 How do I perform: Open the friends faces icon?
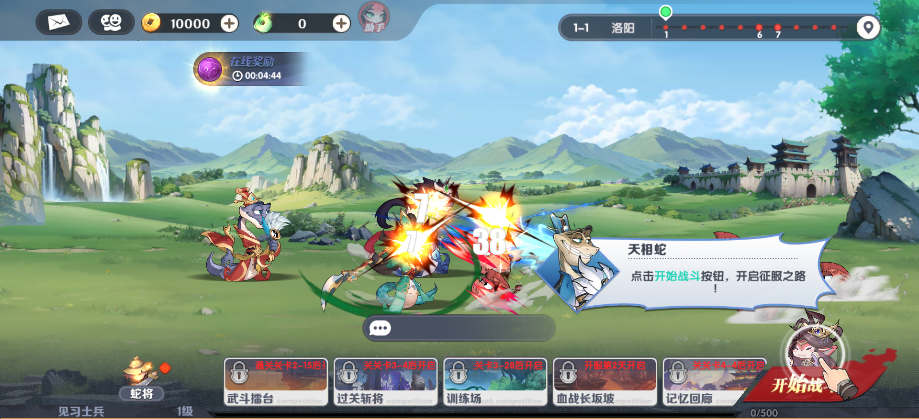[x=111, y=21]
